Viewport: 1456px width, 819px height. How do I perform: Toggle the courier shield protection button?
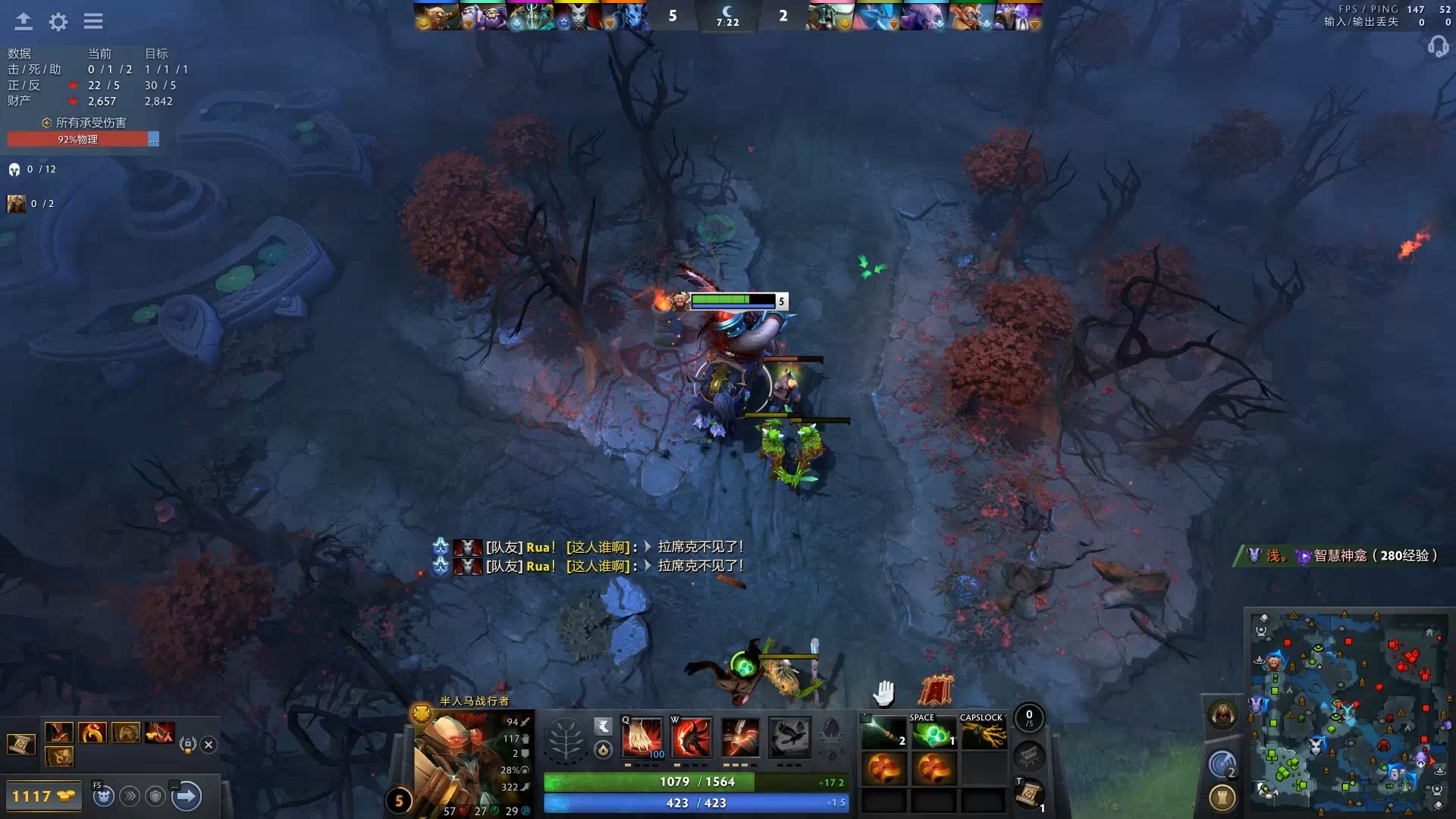(155, 797)
